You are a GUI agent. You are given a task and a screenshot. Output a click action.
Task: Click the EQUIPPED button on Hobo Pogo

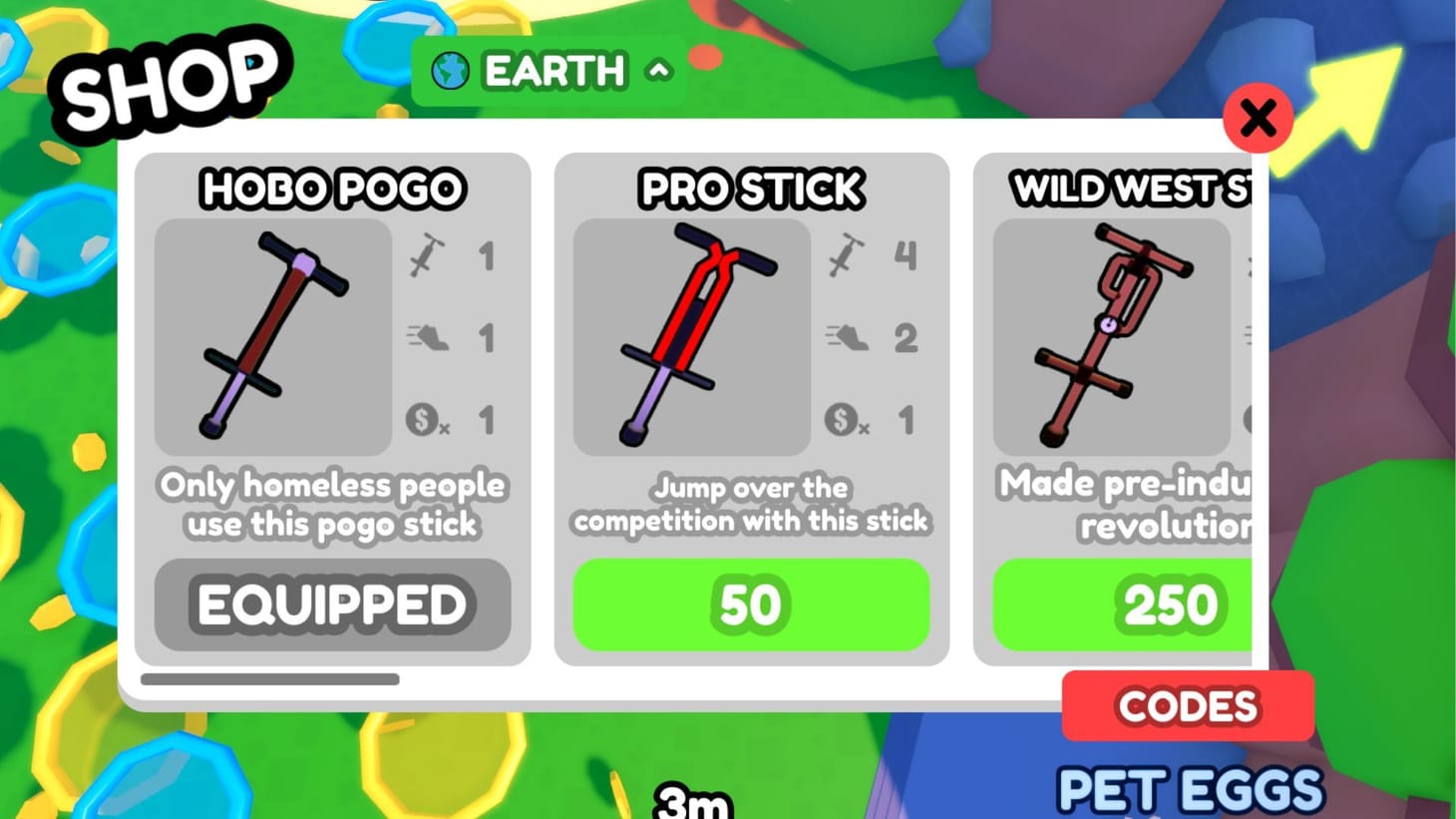pos(332,604)
